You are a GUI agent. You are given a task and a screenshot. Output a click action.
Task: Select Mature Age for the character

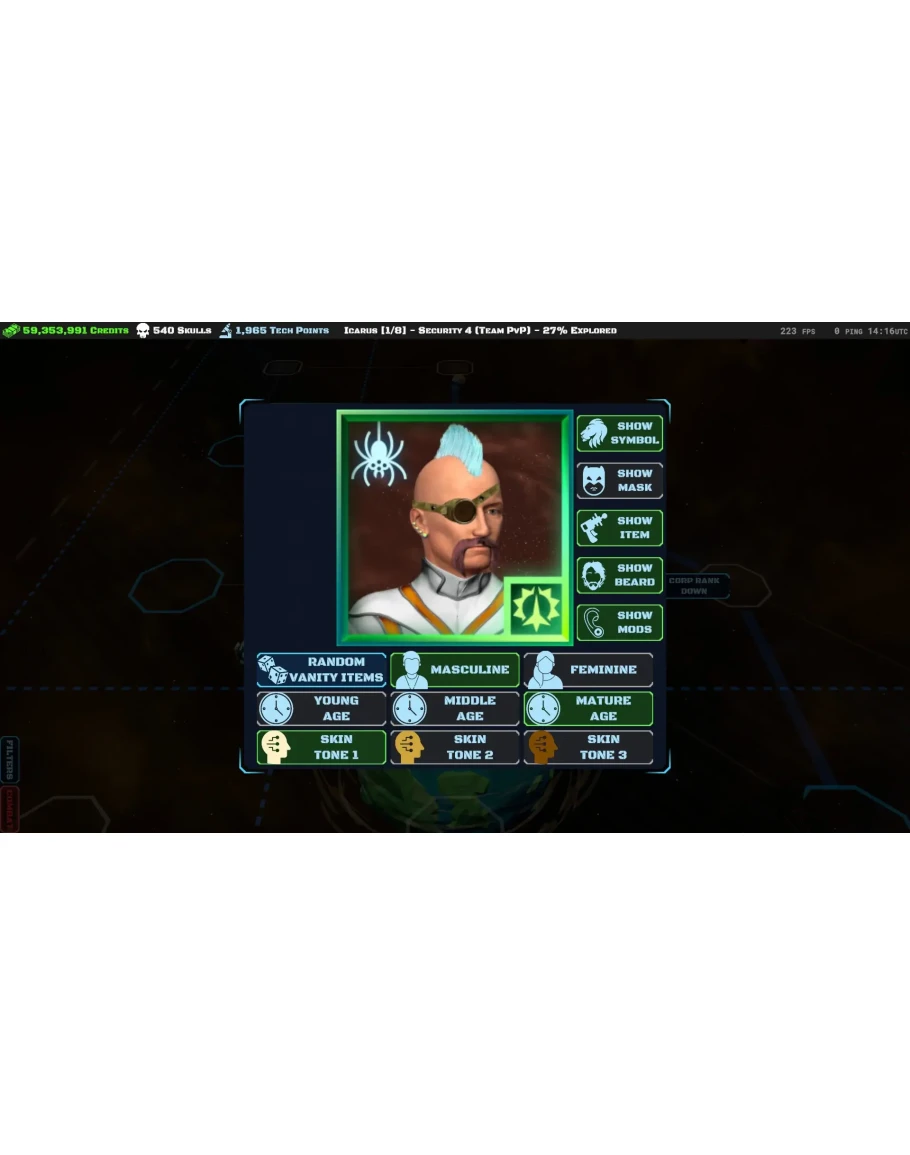pos(588,709)
